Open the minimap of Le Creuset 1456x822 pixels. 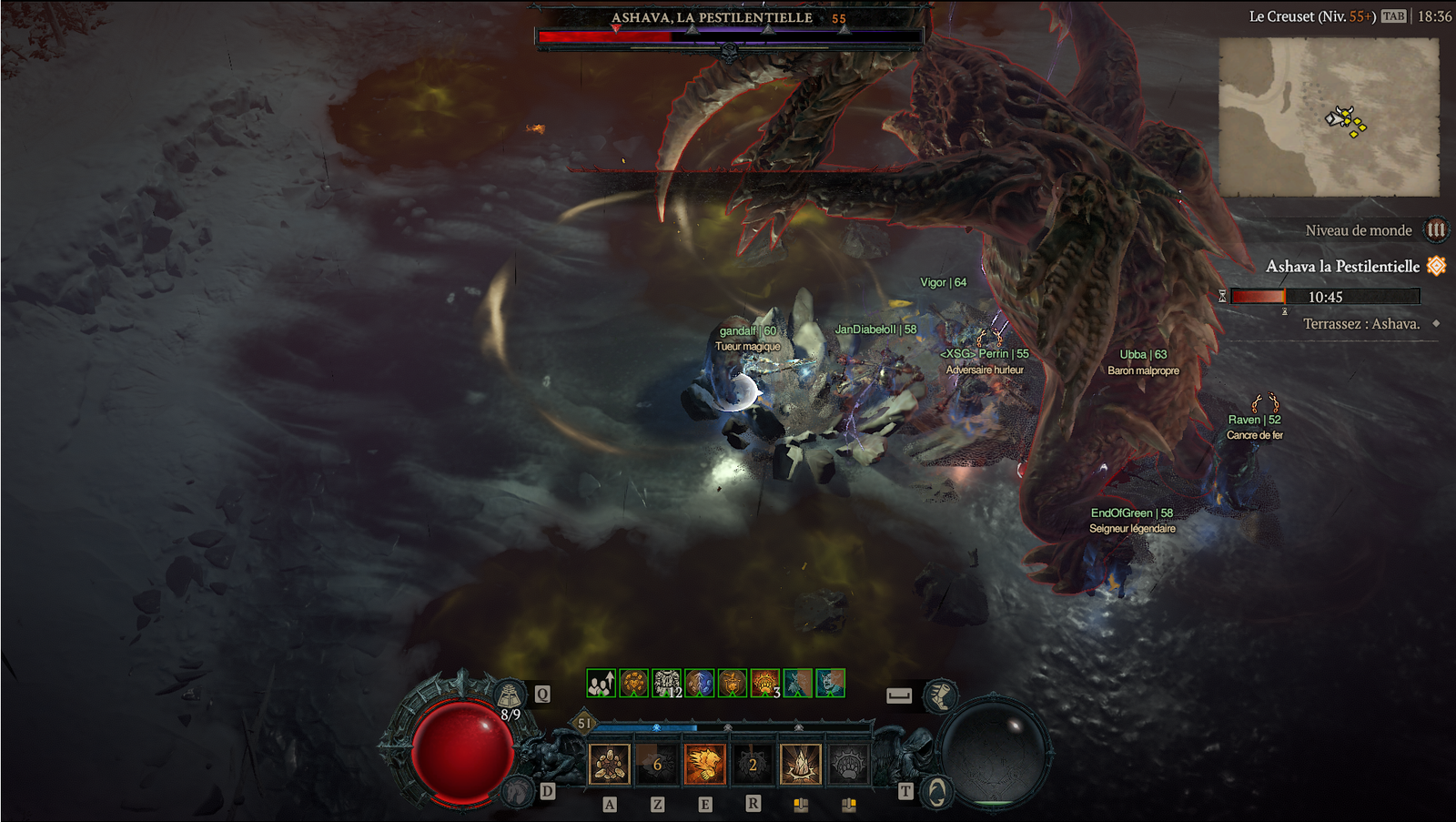pyautogui.click(x=1329, y=117)
